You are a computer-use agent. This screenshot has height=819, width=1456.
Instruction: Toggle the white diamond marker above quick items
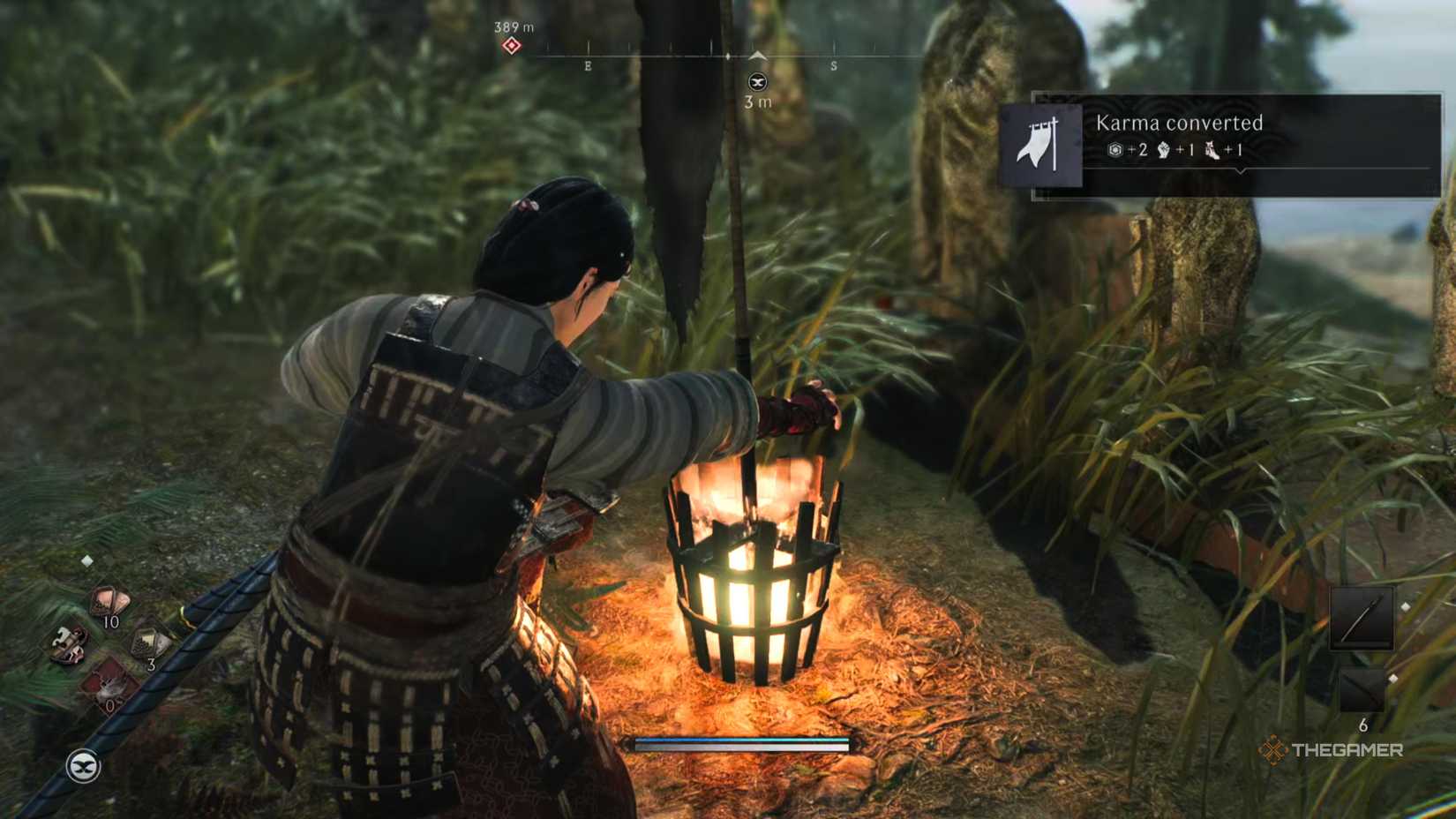(86, 560)
